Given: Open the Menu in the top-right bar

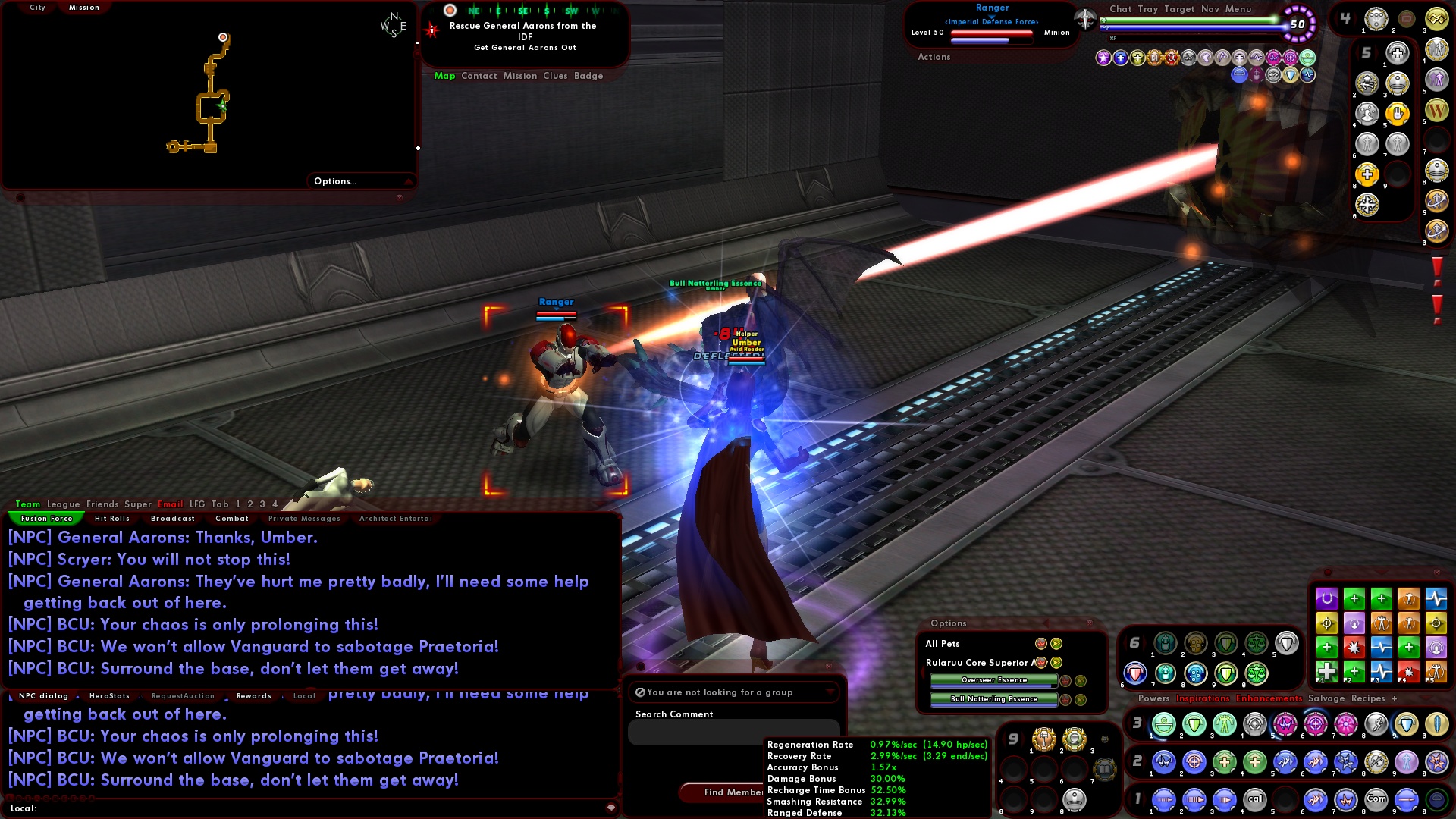Looking at the screenshot, I should click(1238, 9).
